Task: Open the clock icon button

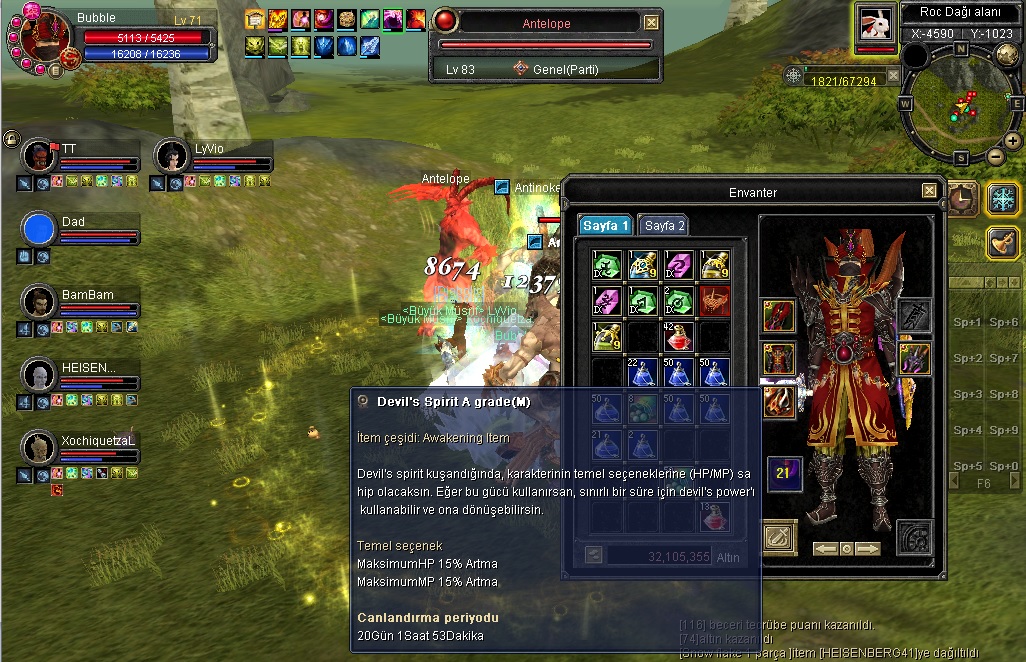Action: [962, 198]
